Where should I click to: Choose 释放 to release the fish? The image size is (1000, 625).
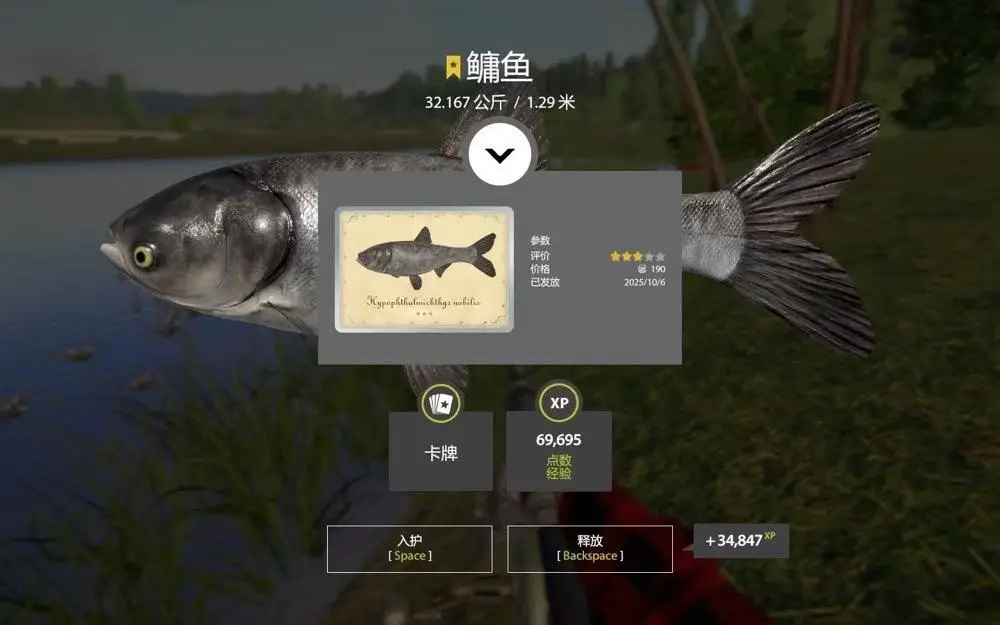click(590, 549)
